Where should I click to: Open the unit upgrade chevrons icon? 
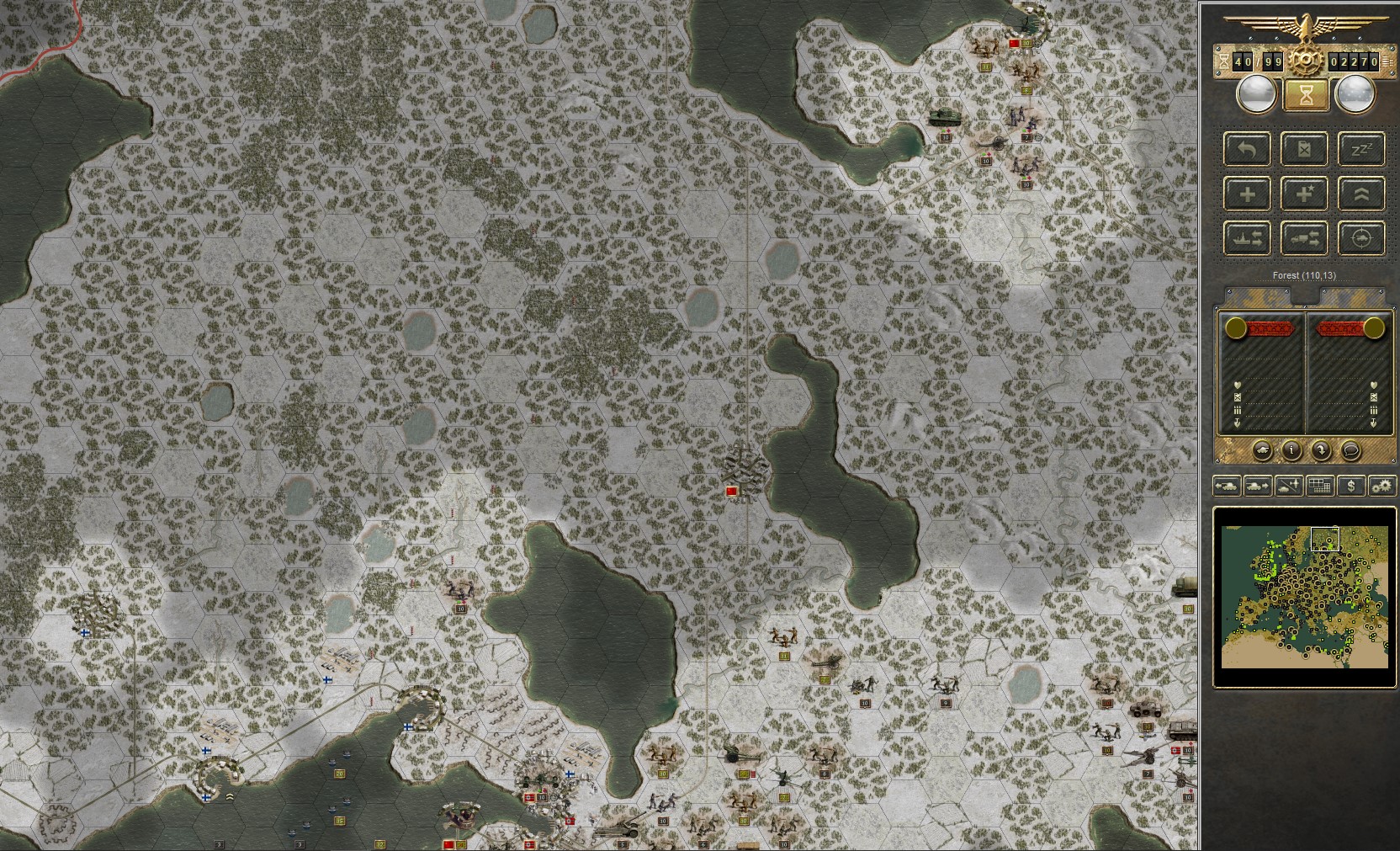point(1361,194)
